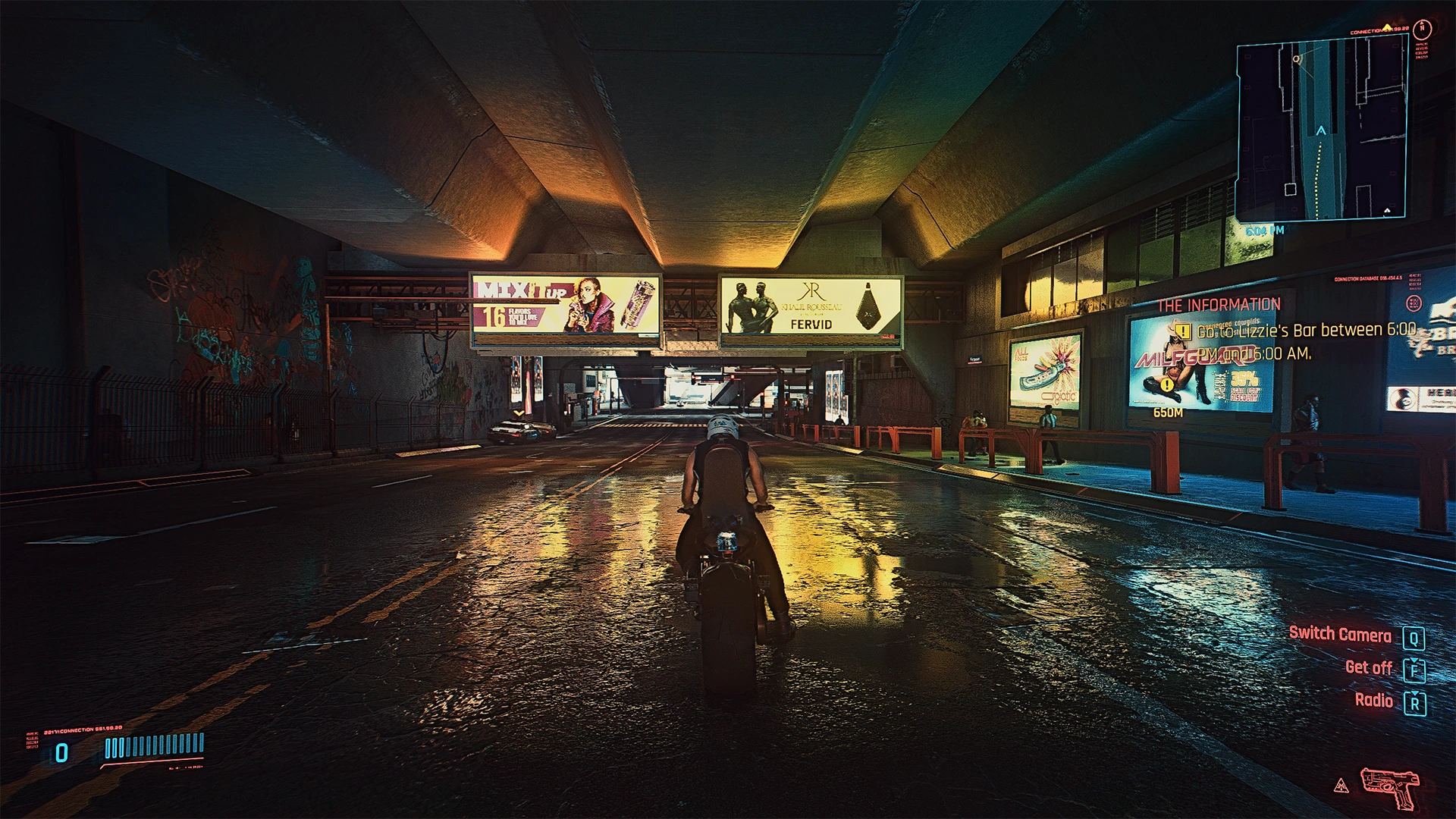
Task: Click the quest distance marker showing 650M
Action: coord(1169,414)
